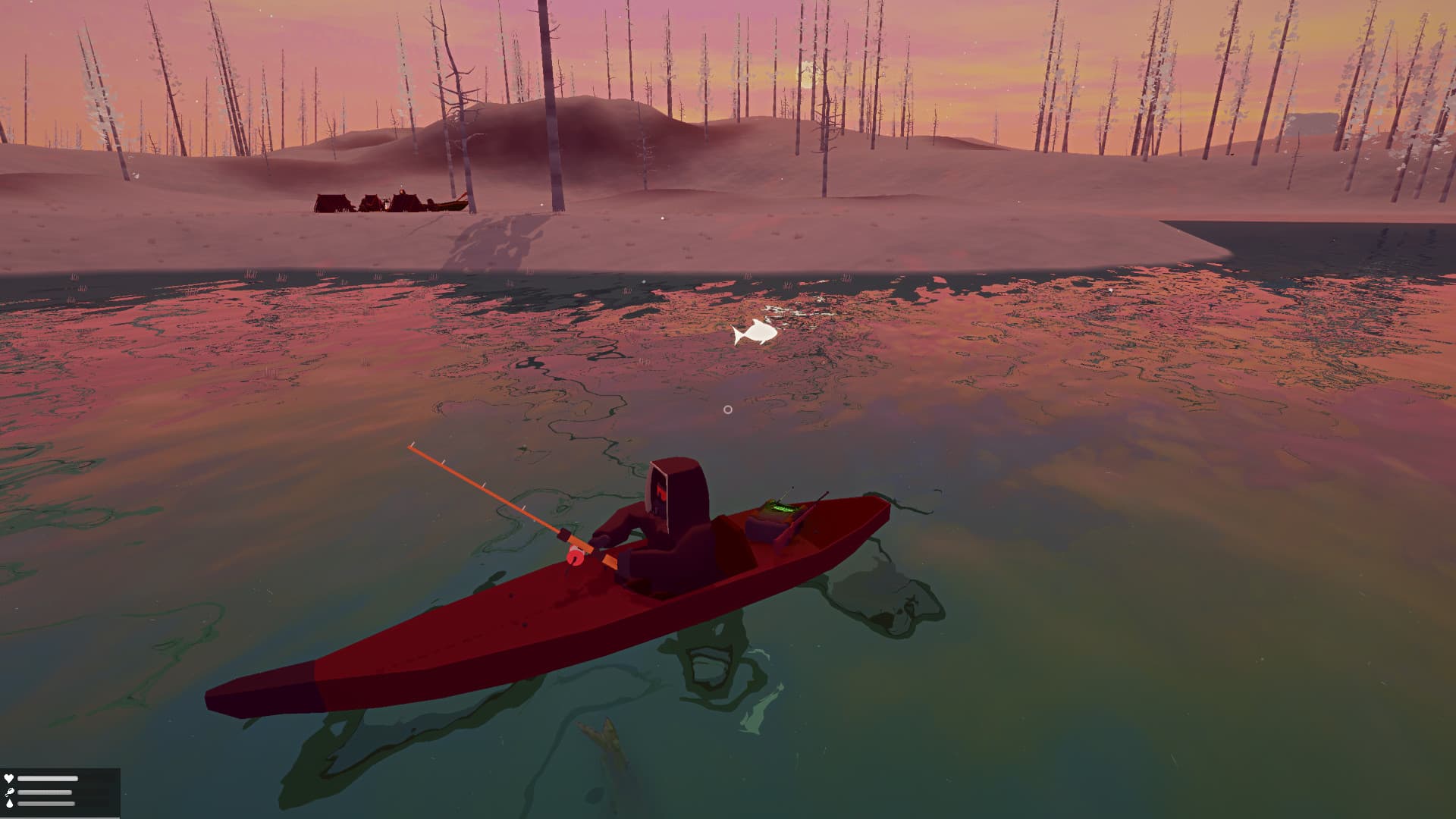Click the beached canoe near the tents
Image resolution: width=1456 pixels, height=819 pixels.
pos(453,203)
